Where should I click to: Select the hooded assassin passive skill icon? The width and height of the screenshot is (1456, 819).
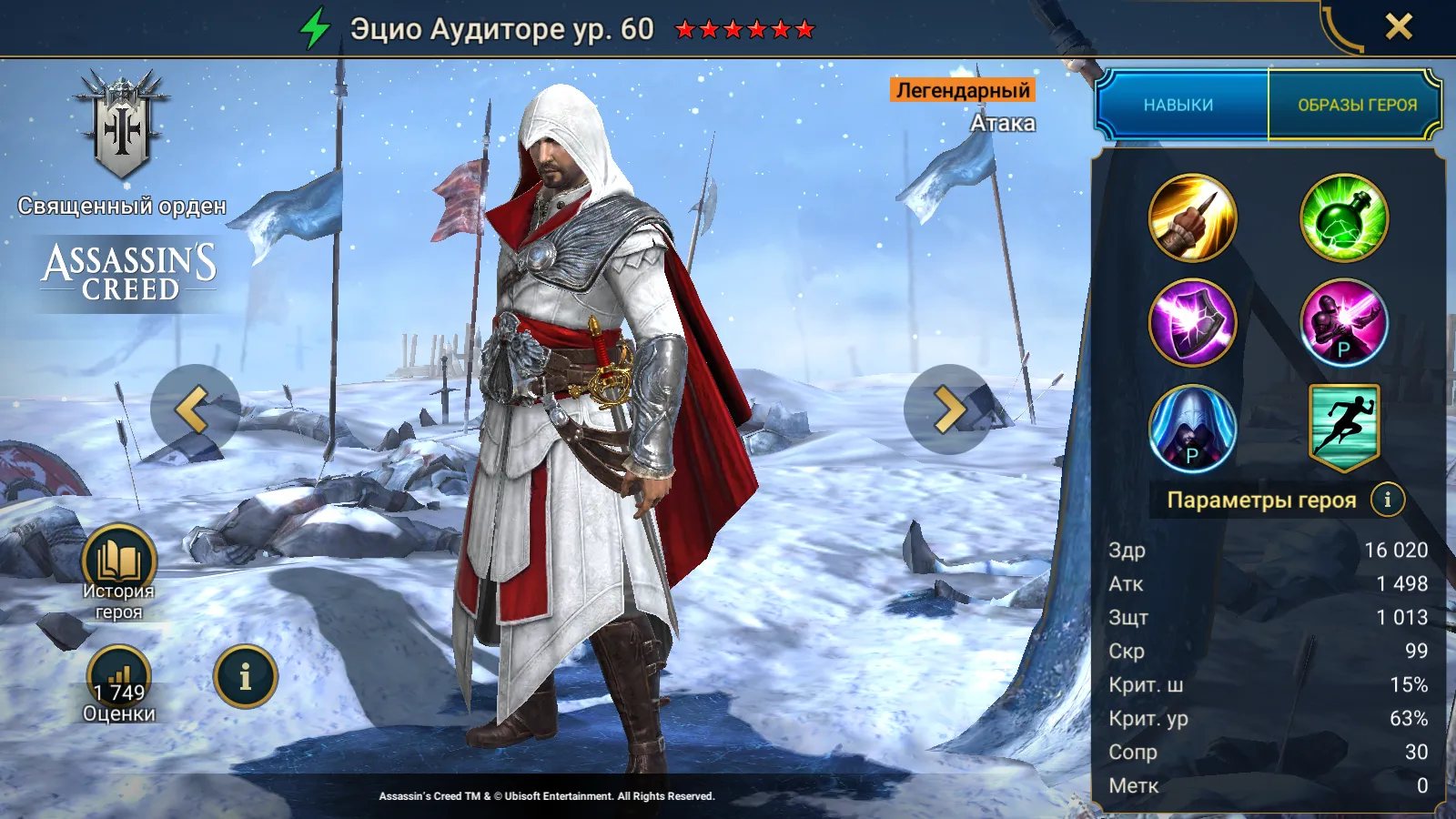tap(1192, 427)
